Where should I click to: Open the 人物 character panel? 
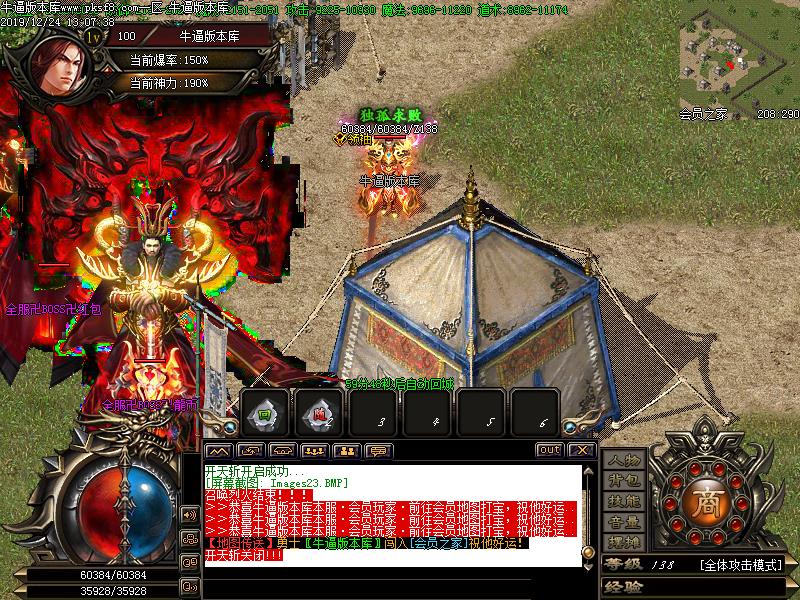tap(624, 461)
